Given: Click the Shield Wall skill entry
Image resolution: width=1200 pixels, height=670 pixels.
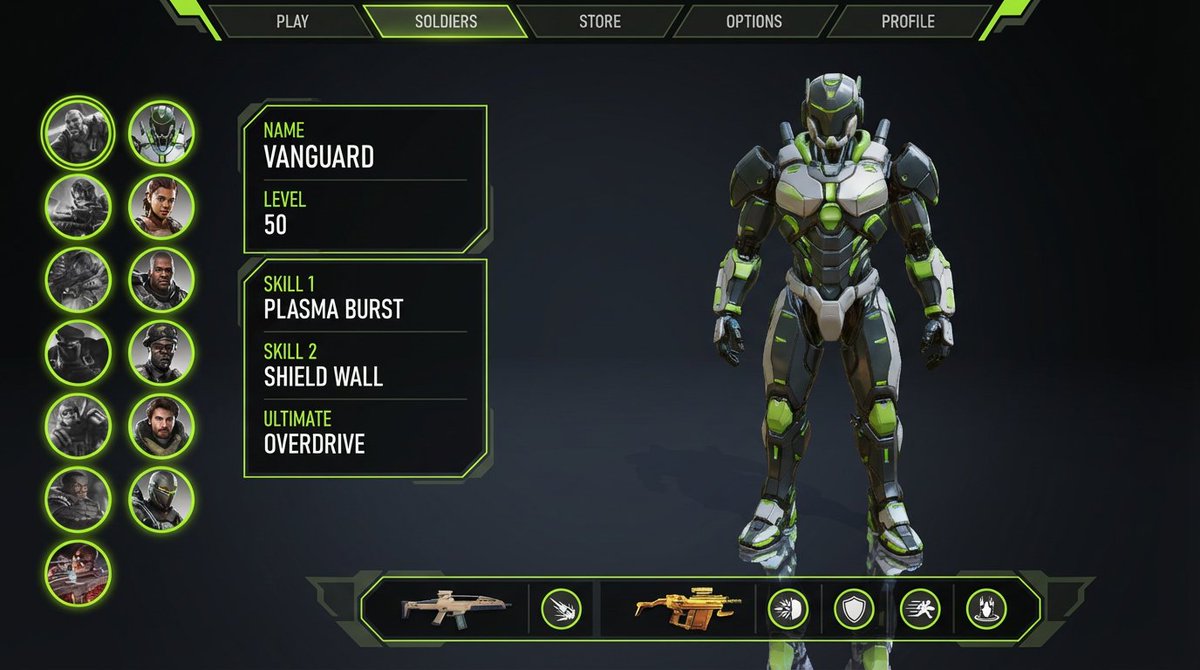Looking at the screenshot, I should [x=365, y=366].
